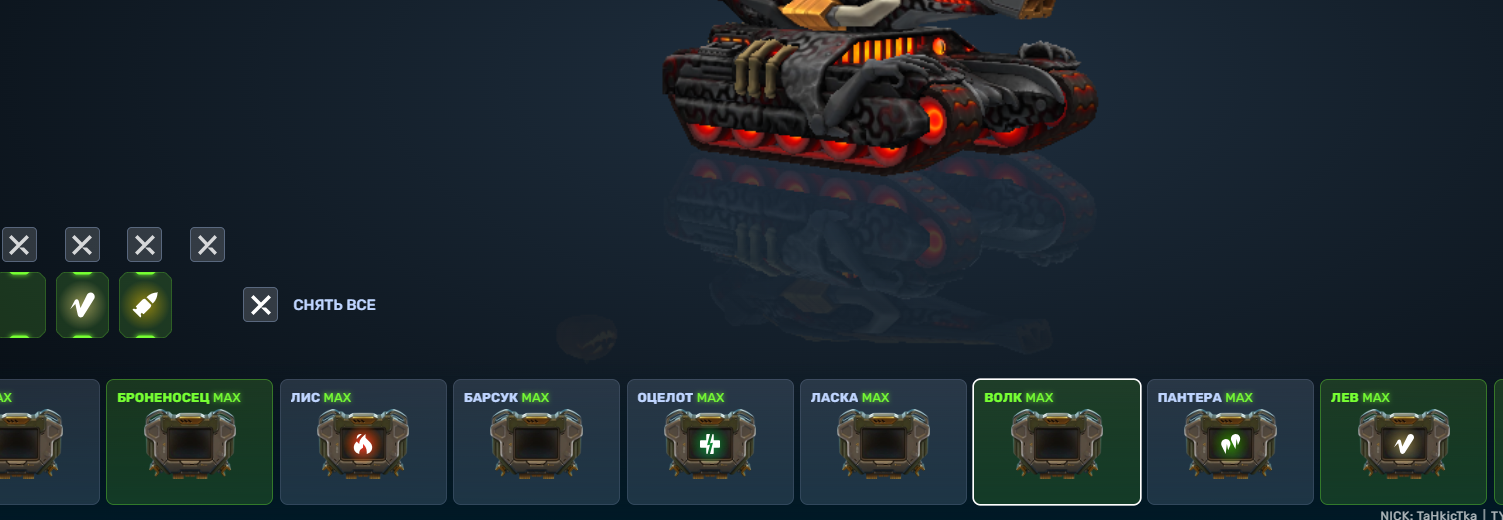
Task: Select the БАРСУК module card
Action: (536, 442)
